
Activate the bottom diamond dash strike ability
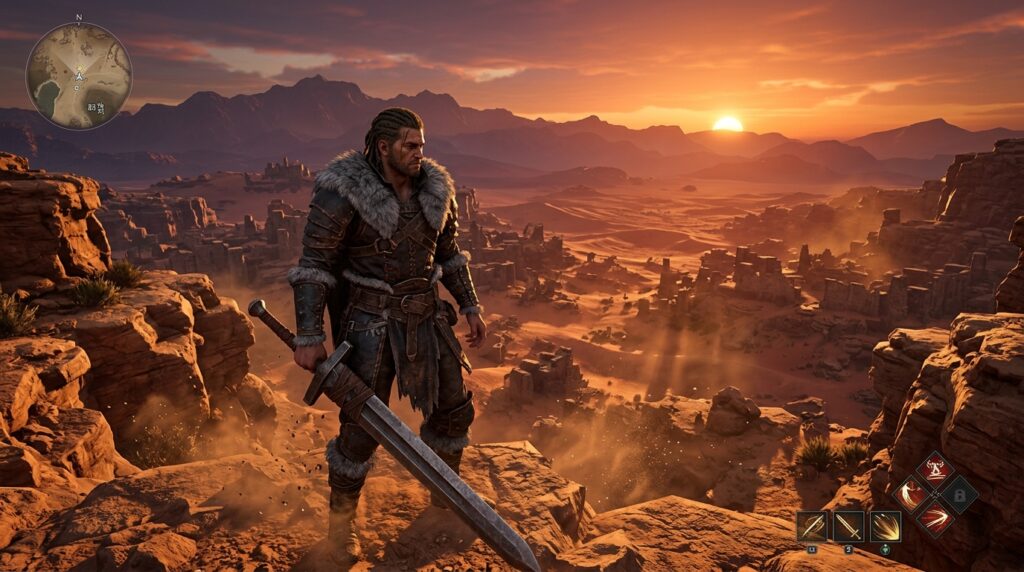pyautogui.click(x=935, y=517)
